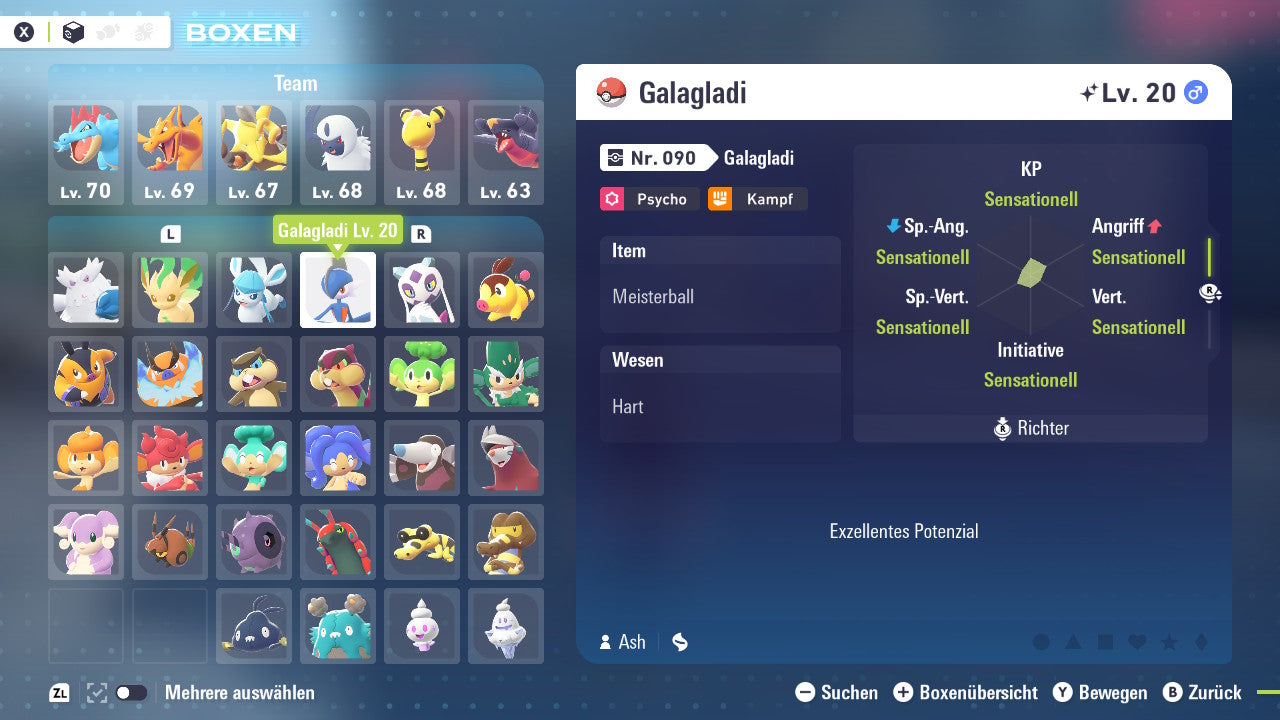1280x720 pixels.
Task: Click the Pokéball icon beside Galagladi's name
Action: tap(612, 92)
